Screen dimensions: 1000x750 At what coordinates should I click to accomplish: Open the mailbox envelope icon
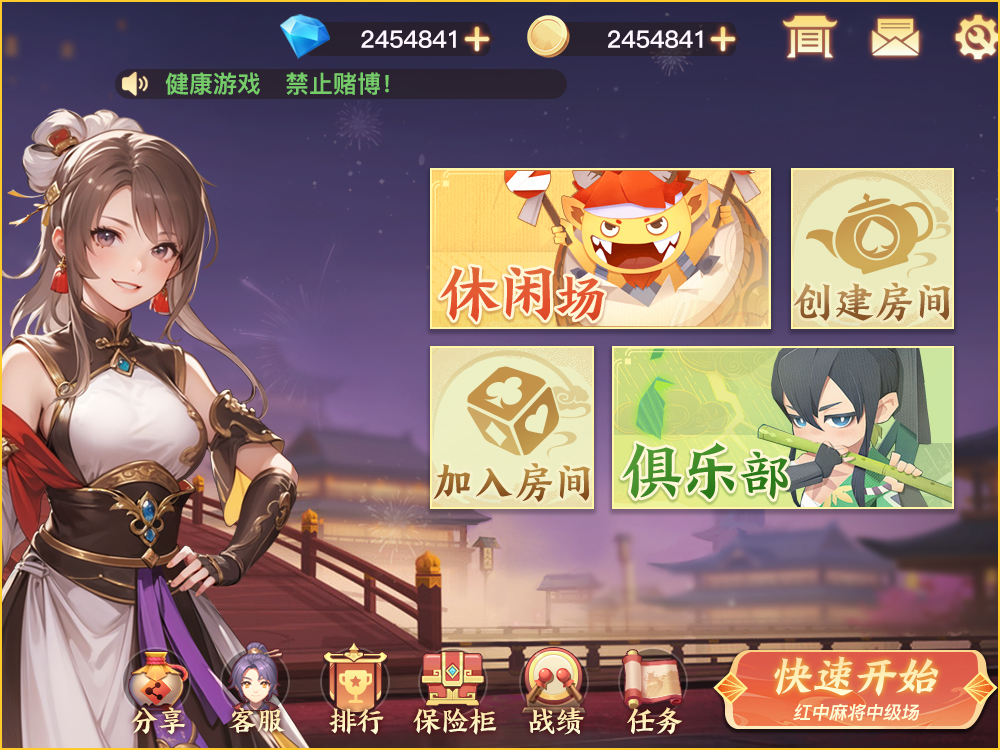[x=895, y=38]
